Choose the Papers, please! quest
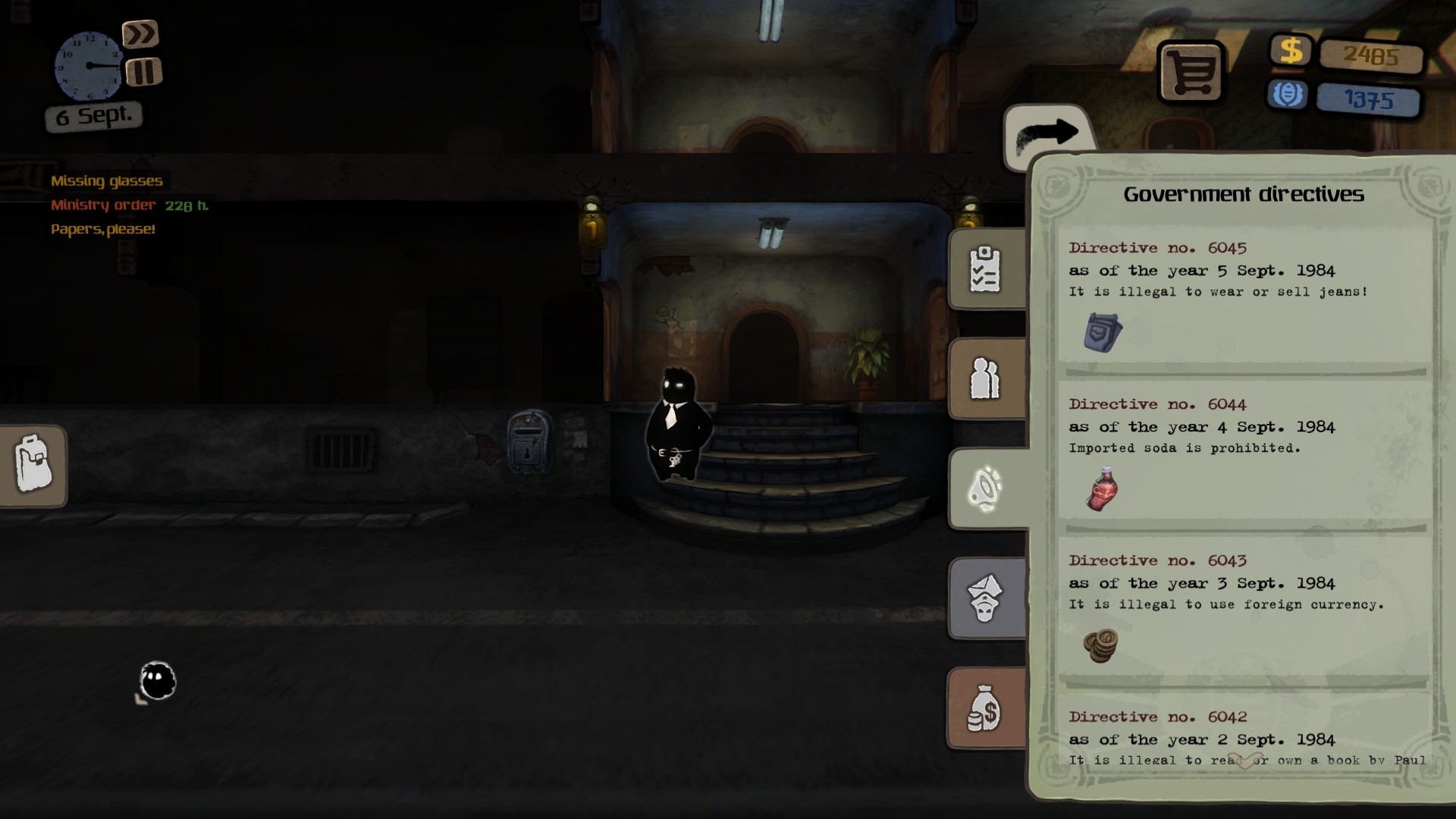Screen dimensions: 1456x819 (103, 230)
